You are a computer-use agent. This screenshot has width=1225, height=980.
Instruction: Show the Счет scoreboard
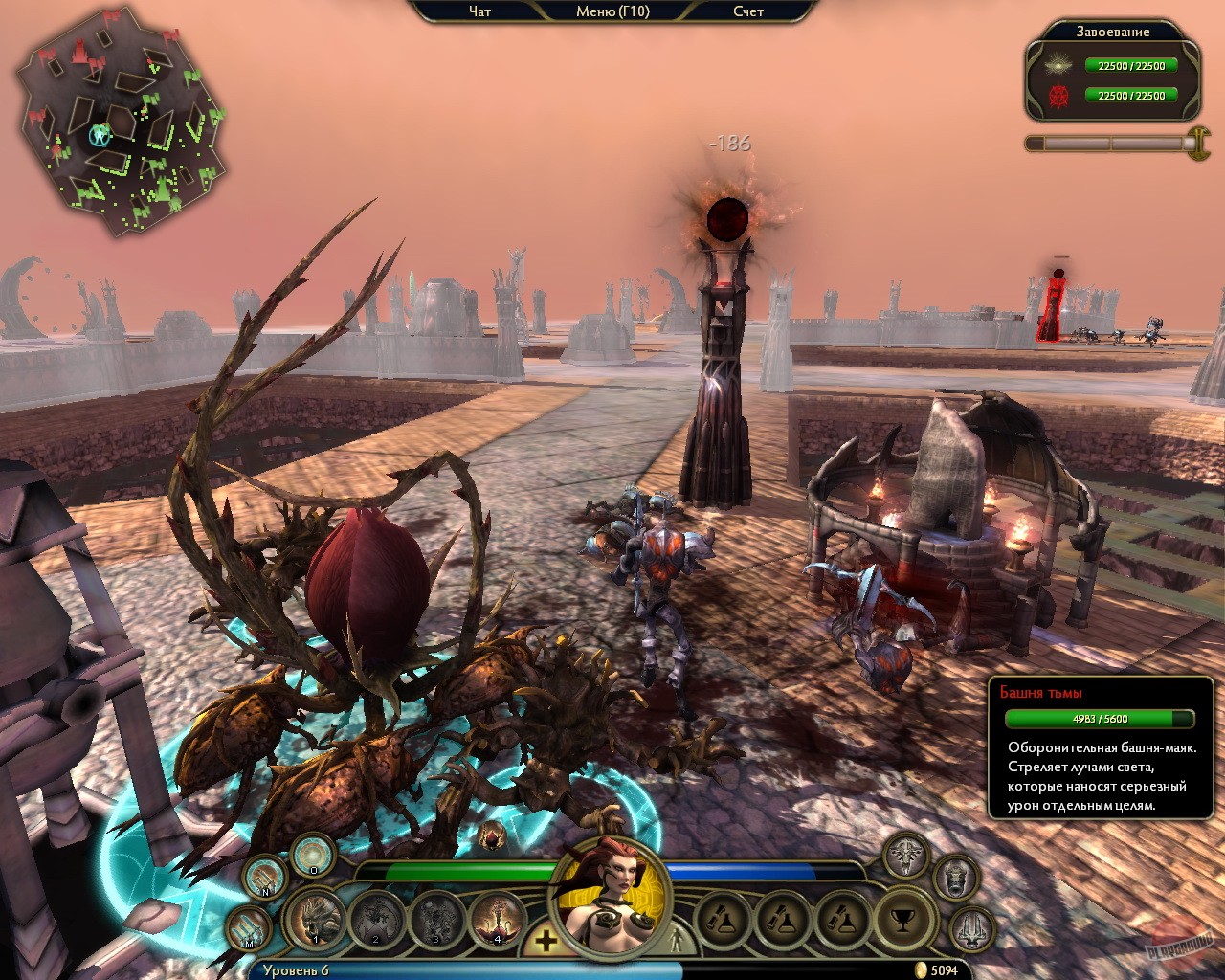coord(748,11)
